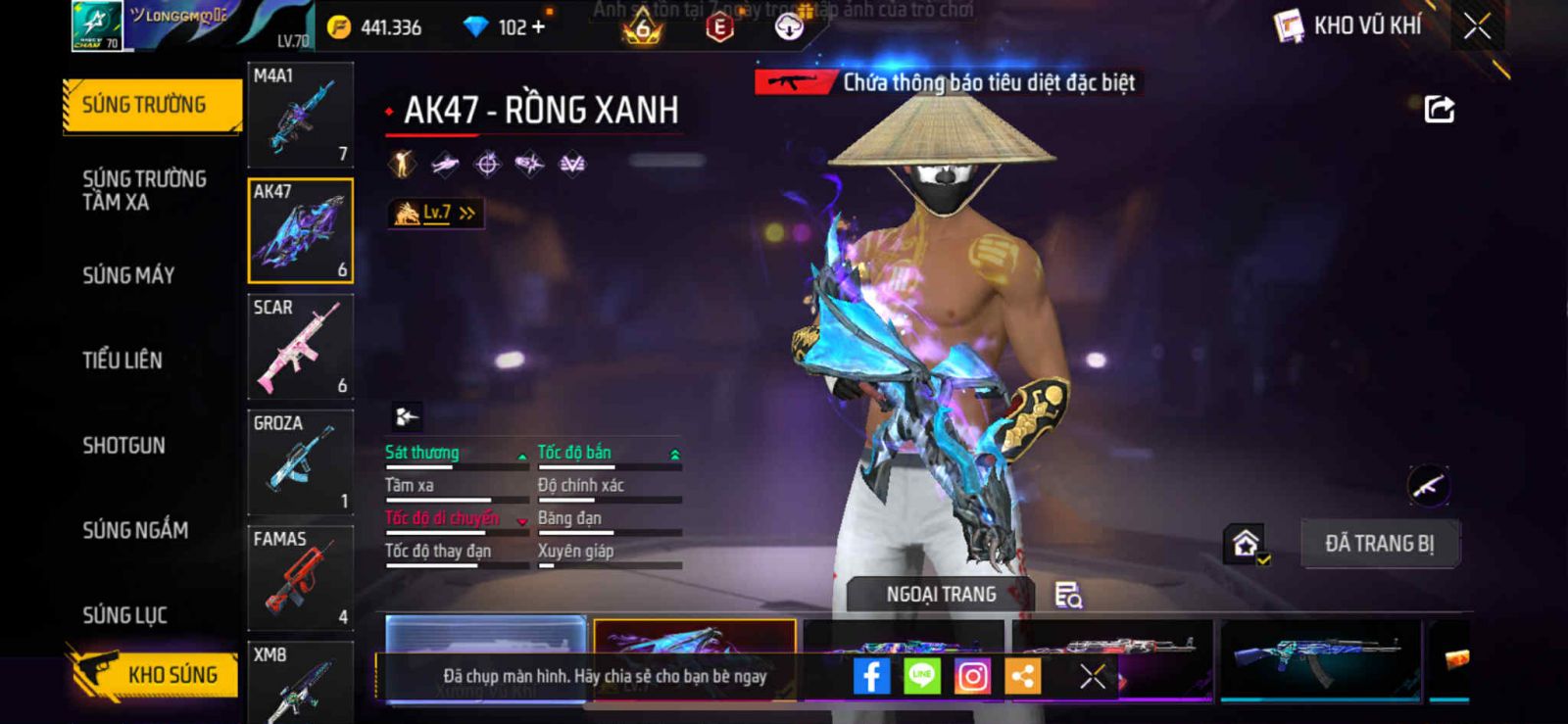Open the Súng Máy weapon category

tap(128, 275)
